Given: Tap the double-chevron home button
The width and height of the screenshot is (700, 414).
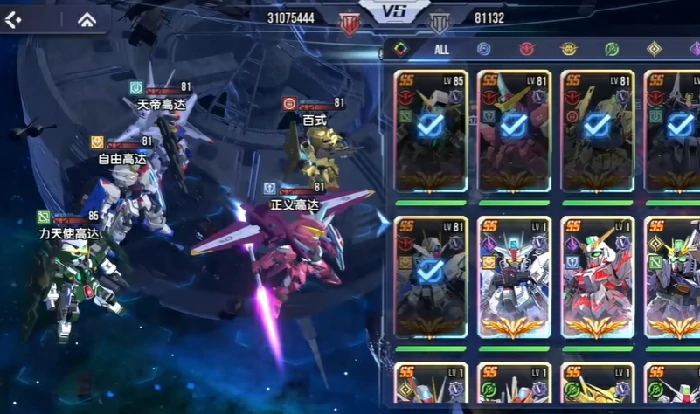Looking at the screenshot, I should [87, 19].
